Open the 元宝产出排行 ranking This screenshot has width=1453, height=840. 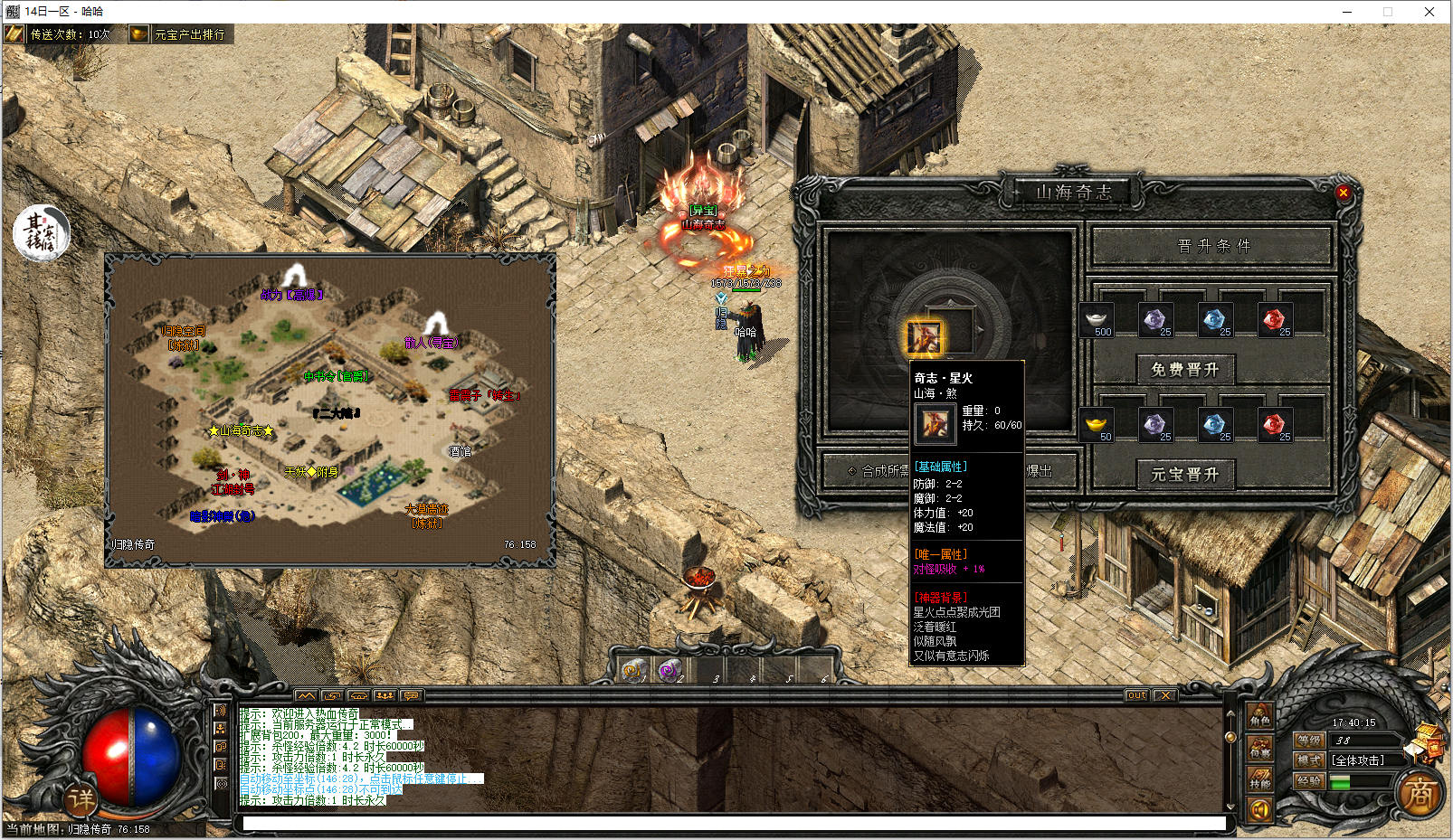pyautogui.click(x=181, y=34)
